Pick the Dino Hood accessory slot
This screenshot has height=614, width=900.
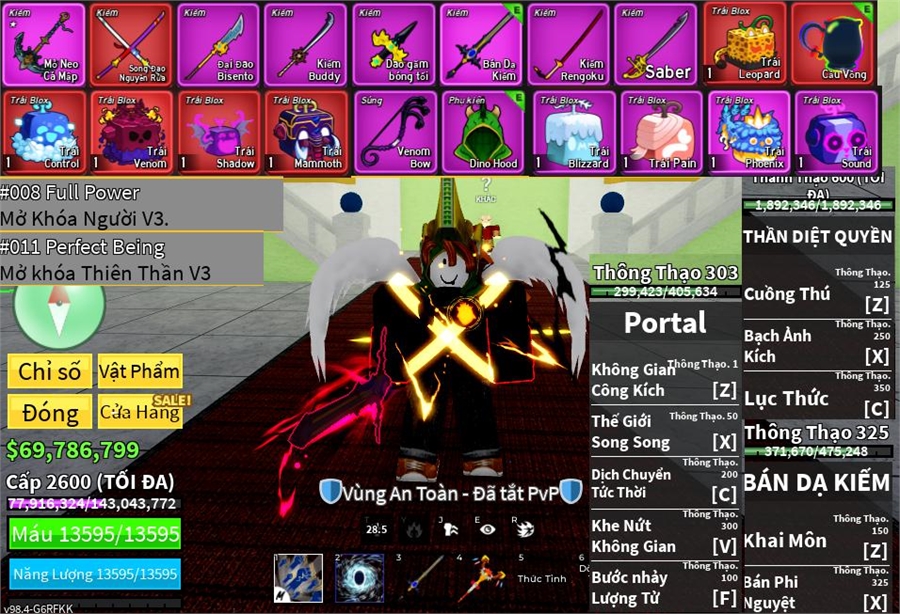tap(483, 131)
